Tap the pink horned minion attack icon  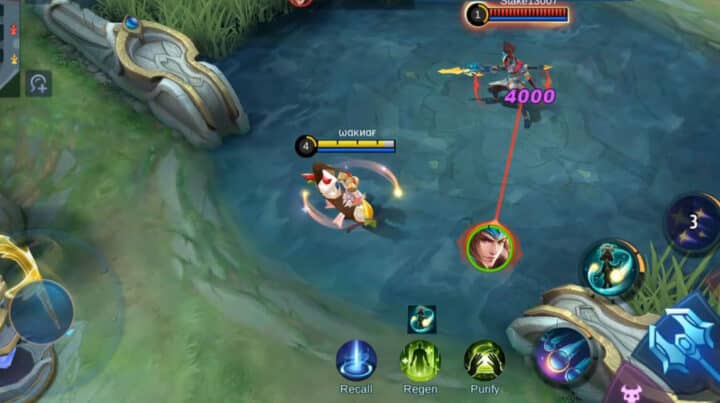click(631, 394)
